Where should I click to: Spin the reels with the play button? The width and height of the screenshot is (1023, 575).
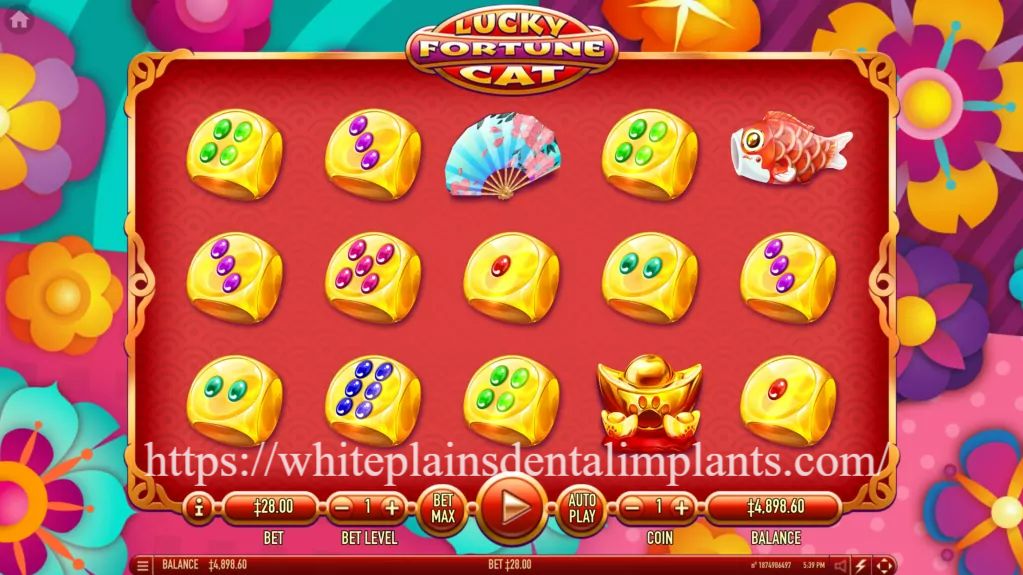tap(512, 506)
